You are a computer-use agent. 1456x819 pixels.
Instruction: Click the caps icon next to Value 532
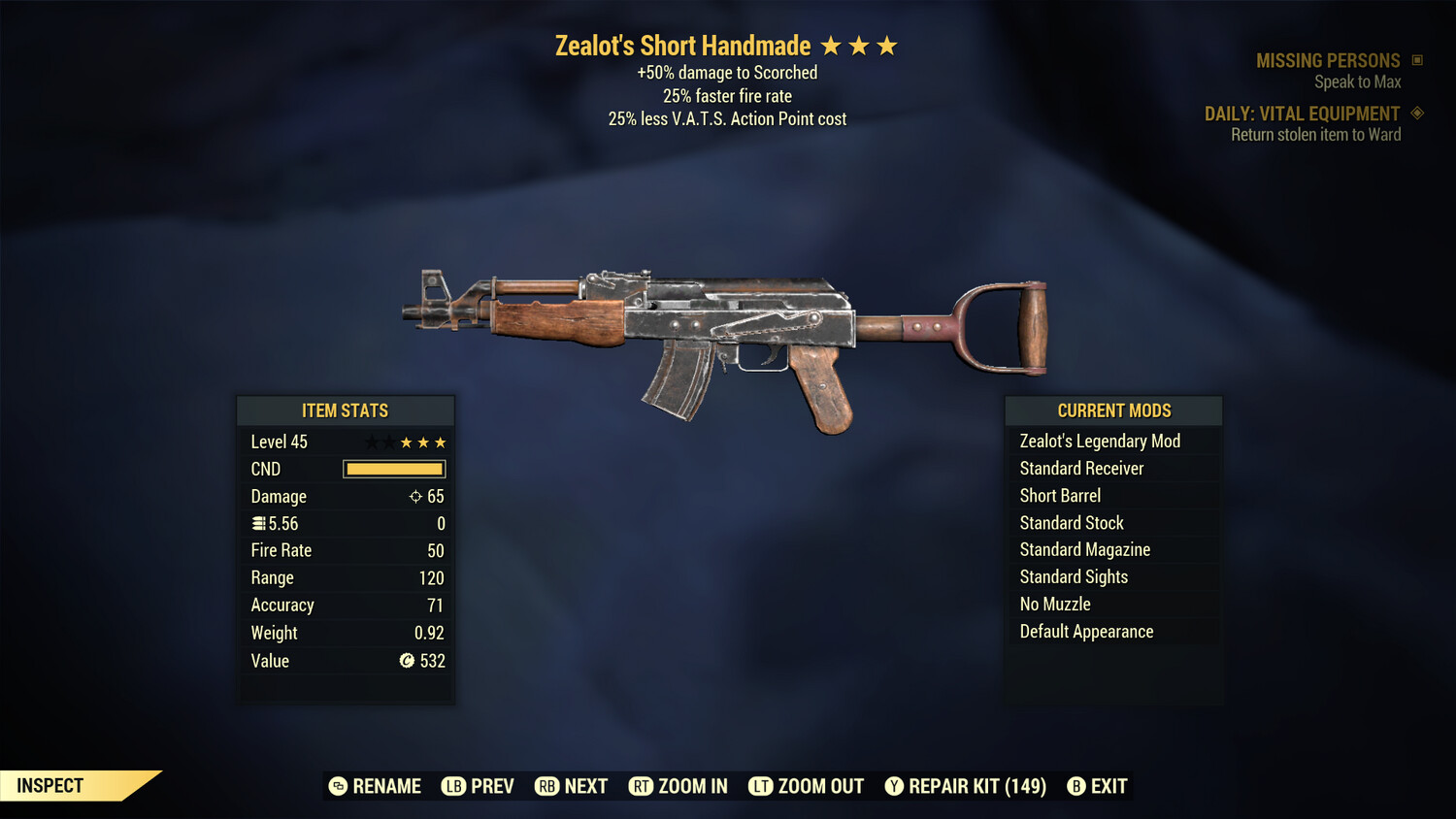pyautogui.click(x=409, y=661)
